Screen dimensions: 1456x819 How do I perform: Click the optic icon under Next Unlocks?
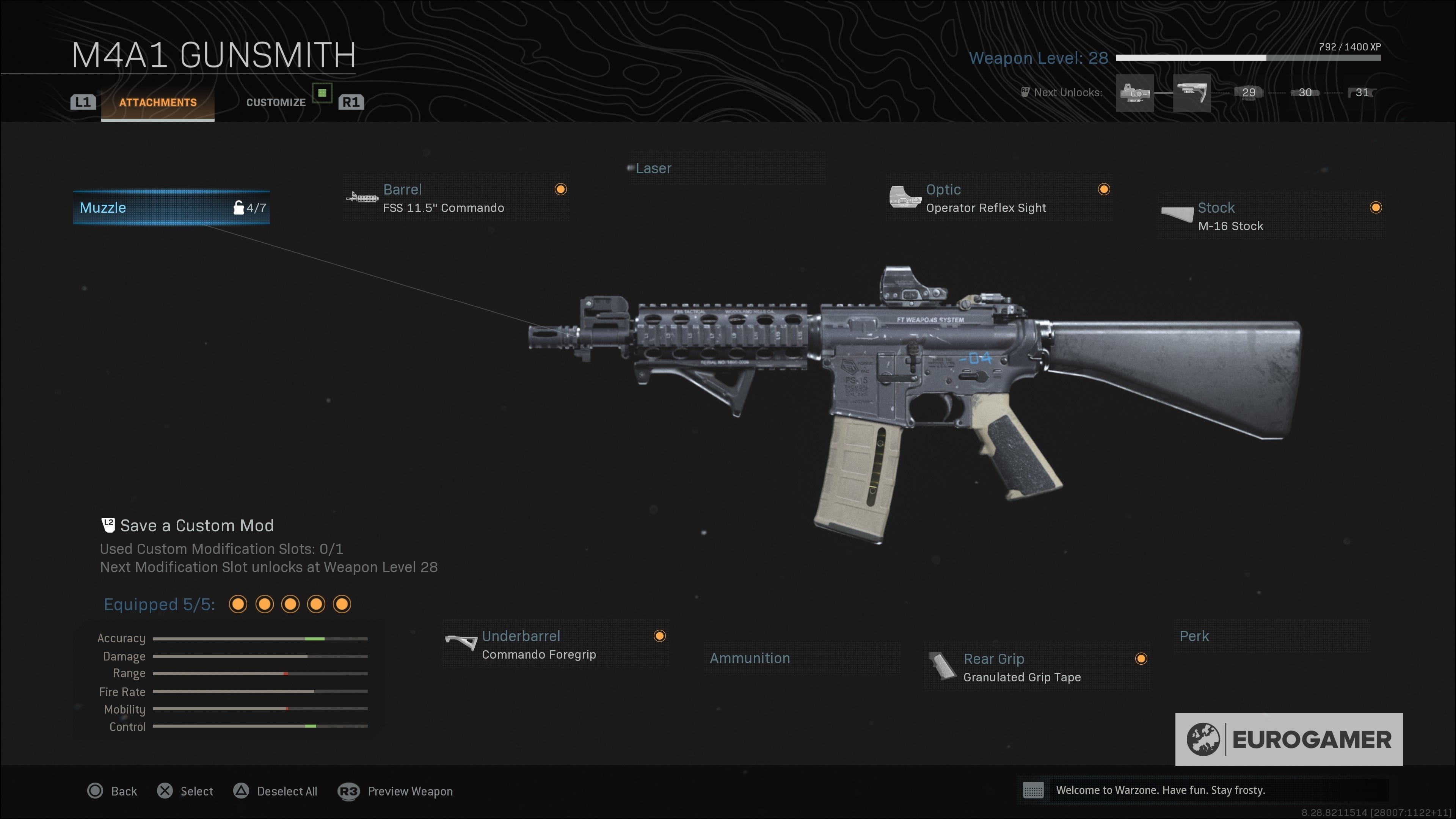pyautogui.click(x=1135, y=93)
